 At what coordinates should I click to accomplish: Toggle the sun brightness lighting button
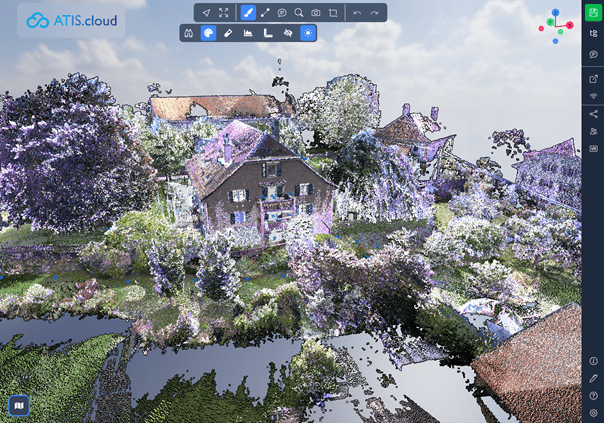[308, 33]
